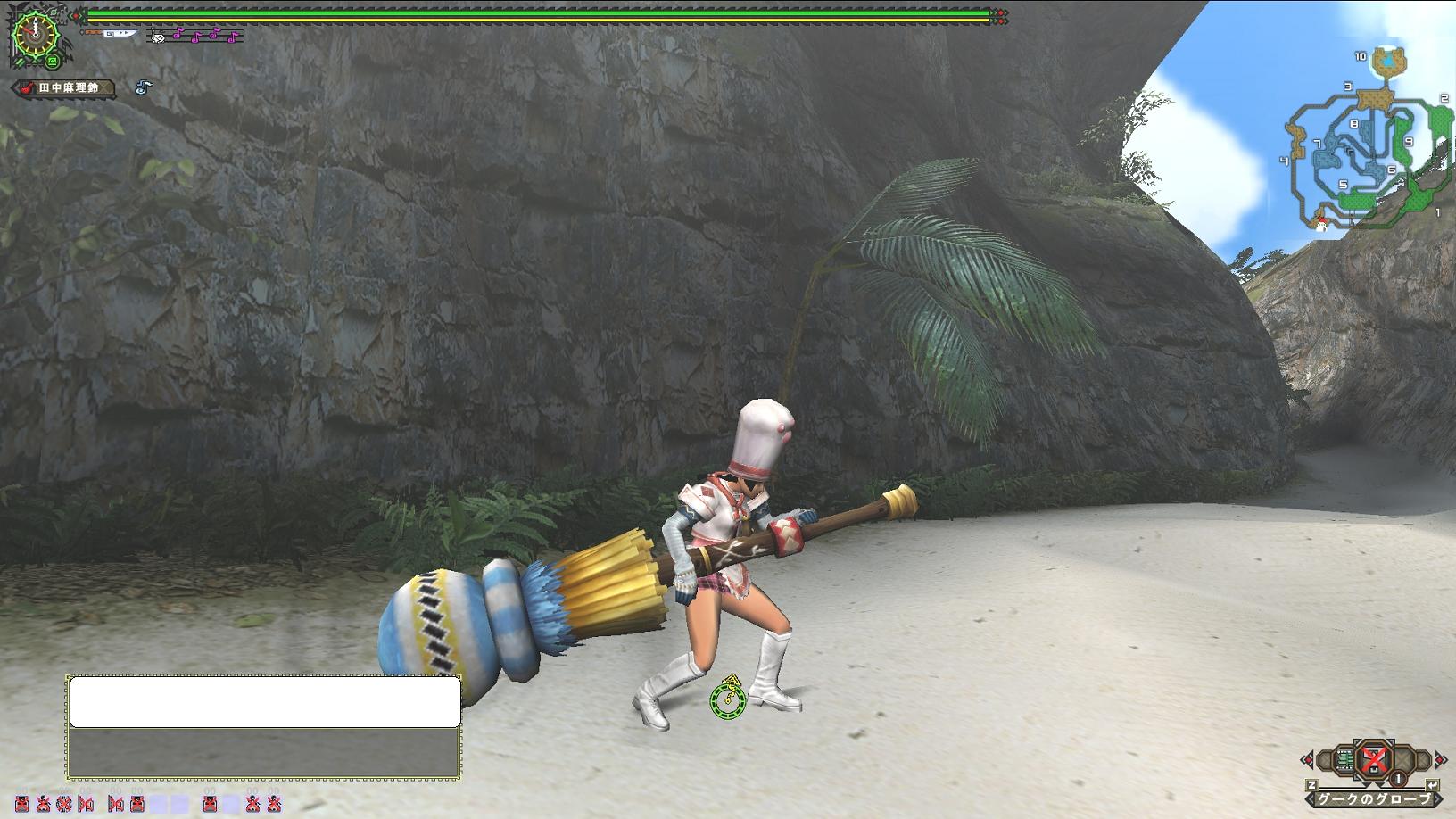Click the white chat message box
1456x819 pixels.
click(x=265, y=702)
